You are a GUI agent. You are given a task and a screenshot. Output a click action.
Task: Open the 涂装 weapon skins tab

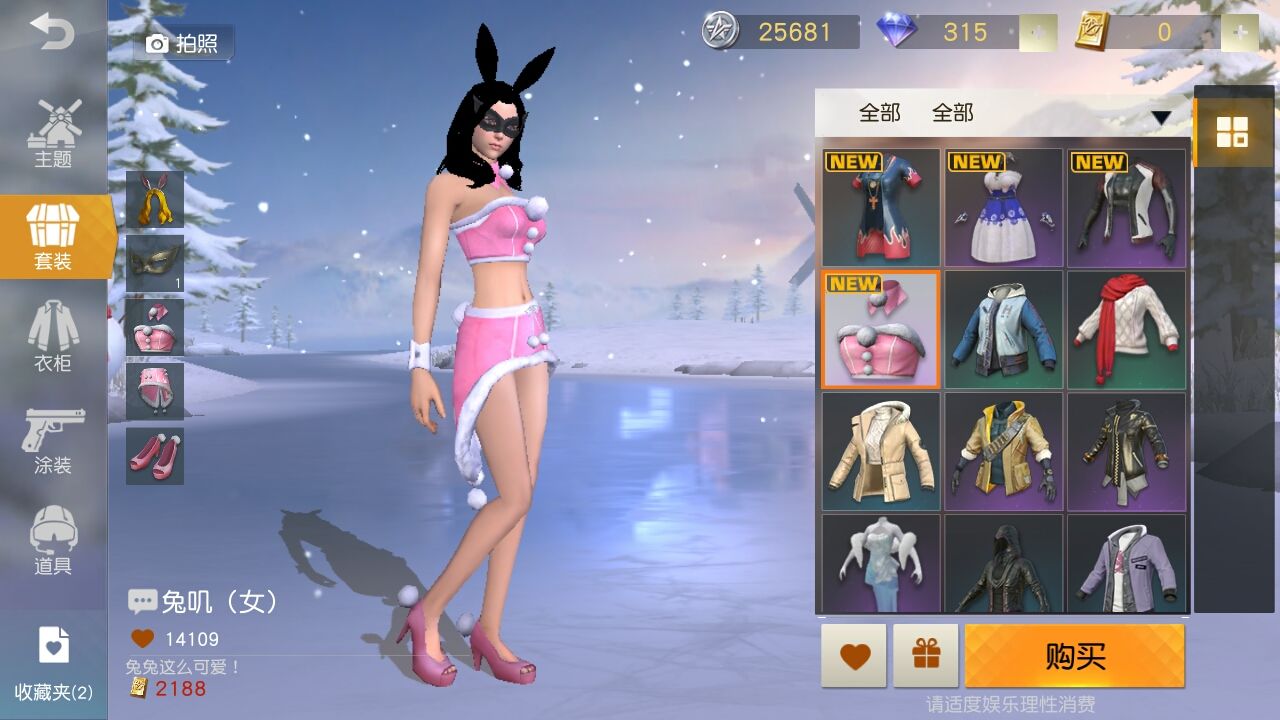pos(53,440)
